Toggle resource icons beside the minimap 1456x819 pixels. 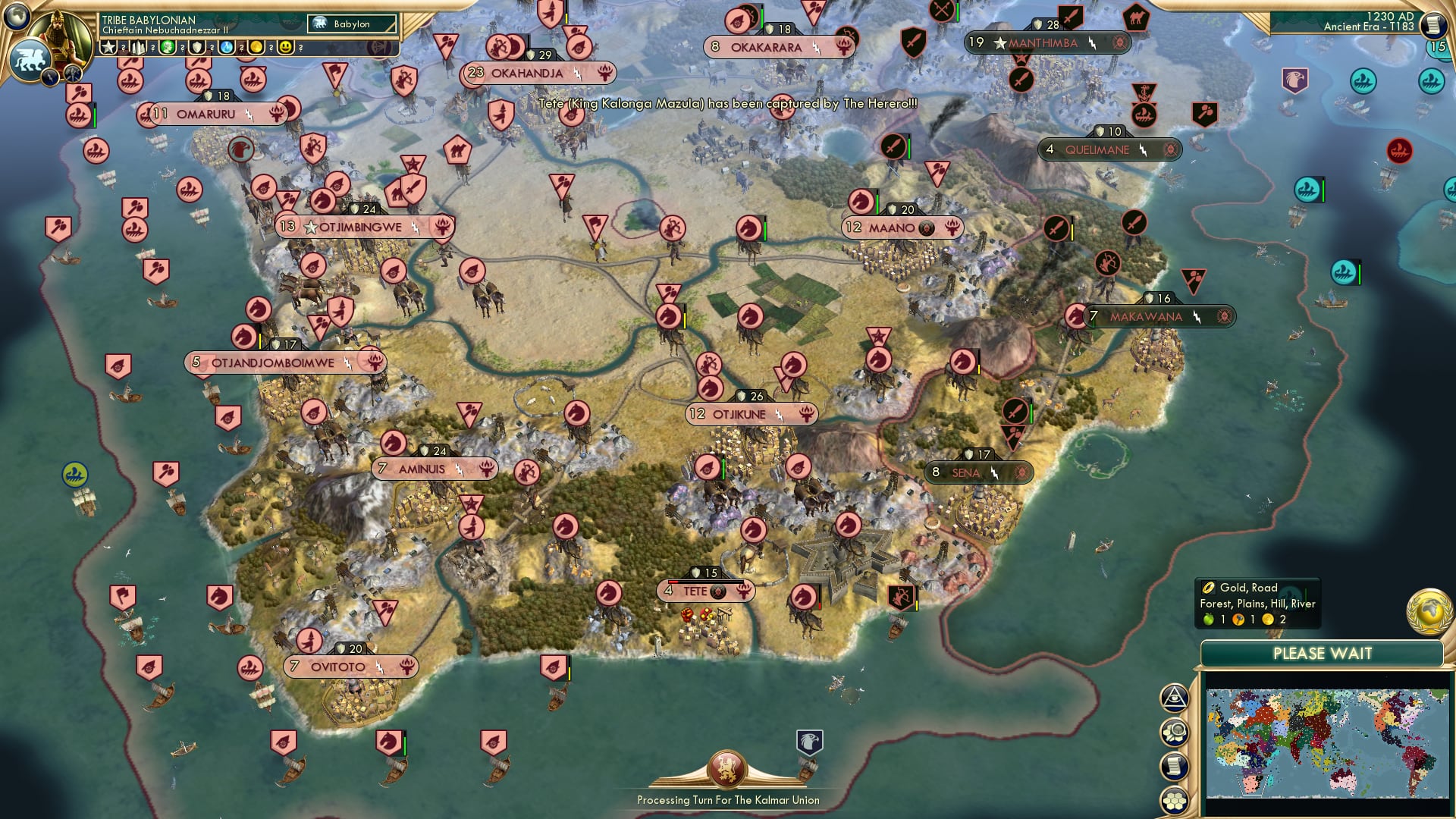tap(1175, 733)
